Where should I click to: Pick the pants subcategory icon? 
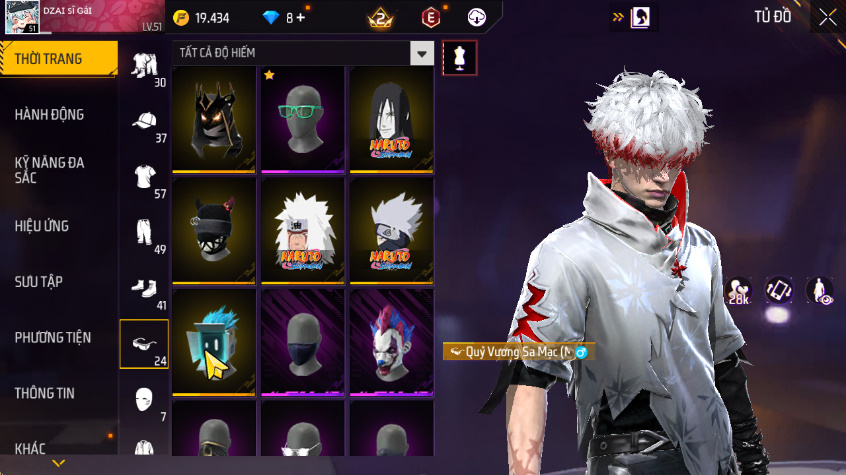(x=145, y=233)
